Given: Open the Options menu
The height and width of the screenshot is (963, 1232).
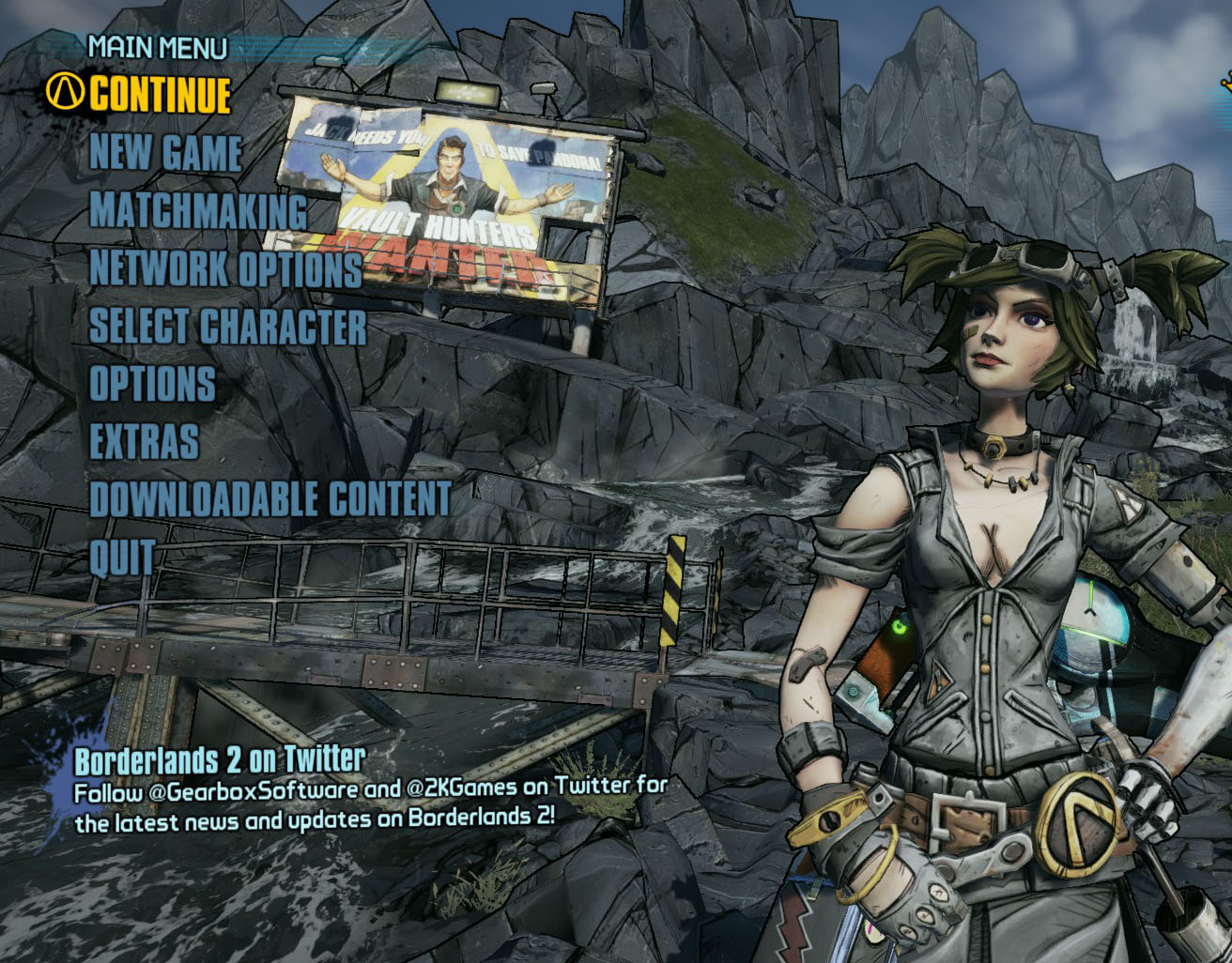Looking at the screenshot, I should tap(152, 384).
